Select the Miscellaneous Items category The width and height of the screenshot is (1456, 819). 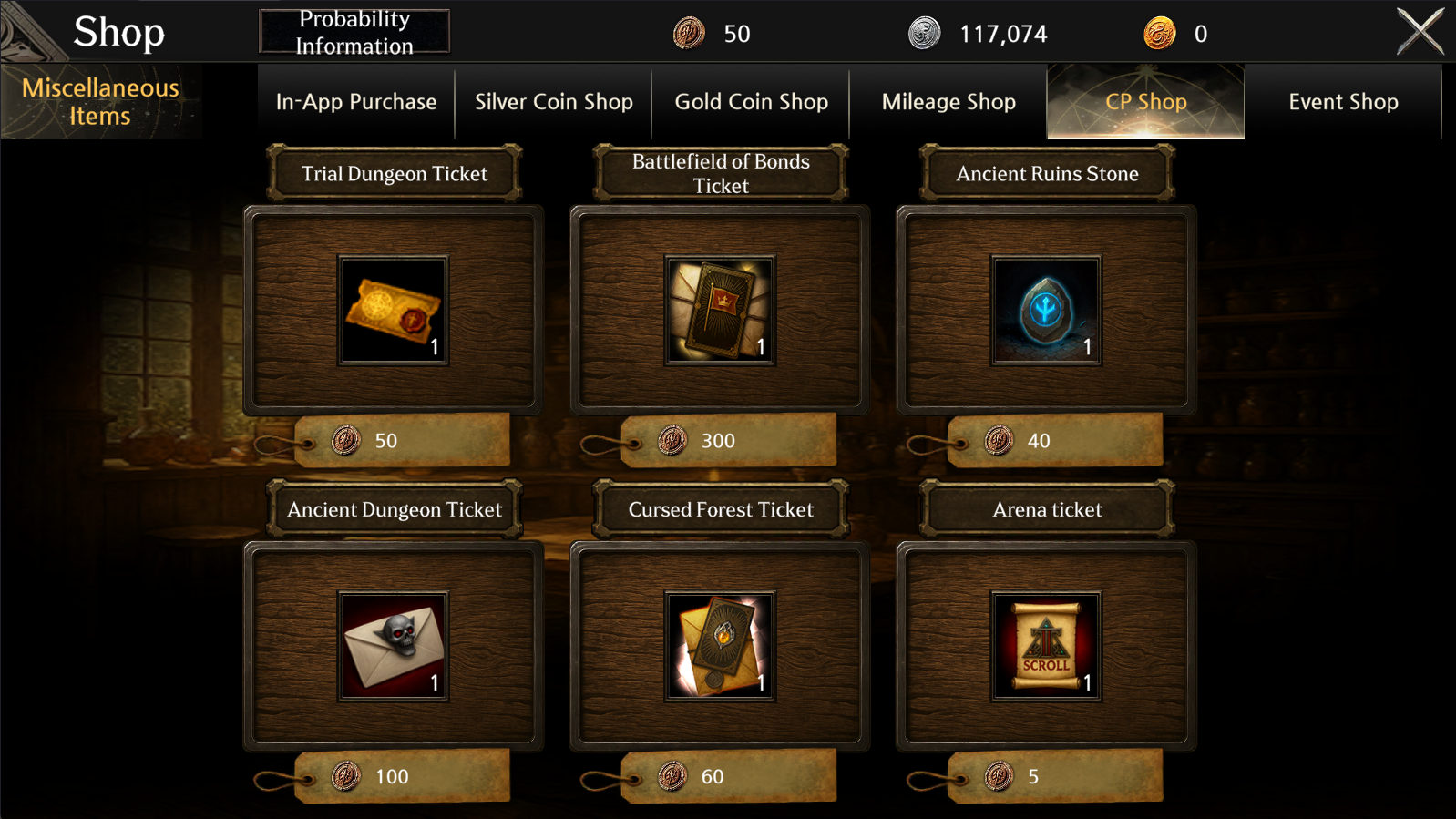click(100, 101)
